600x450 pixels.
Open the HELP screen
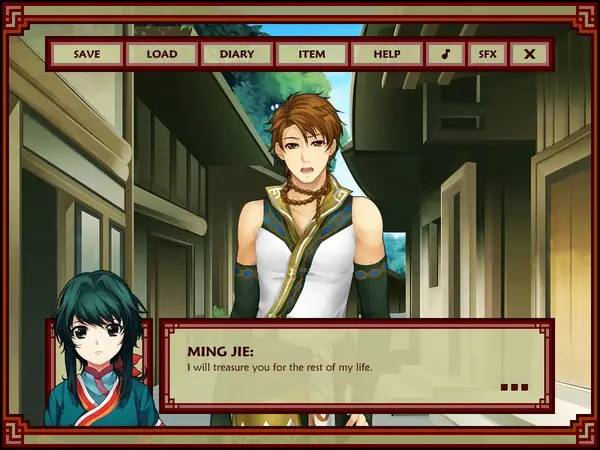385,54
